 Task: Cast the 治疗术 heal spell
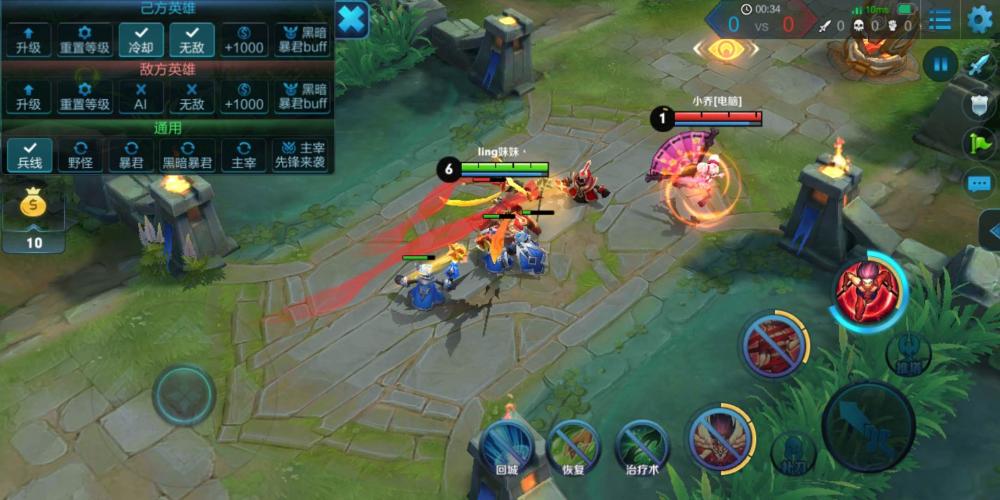(x=641, y=445)
